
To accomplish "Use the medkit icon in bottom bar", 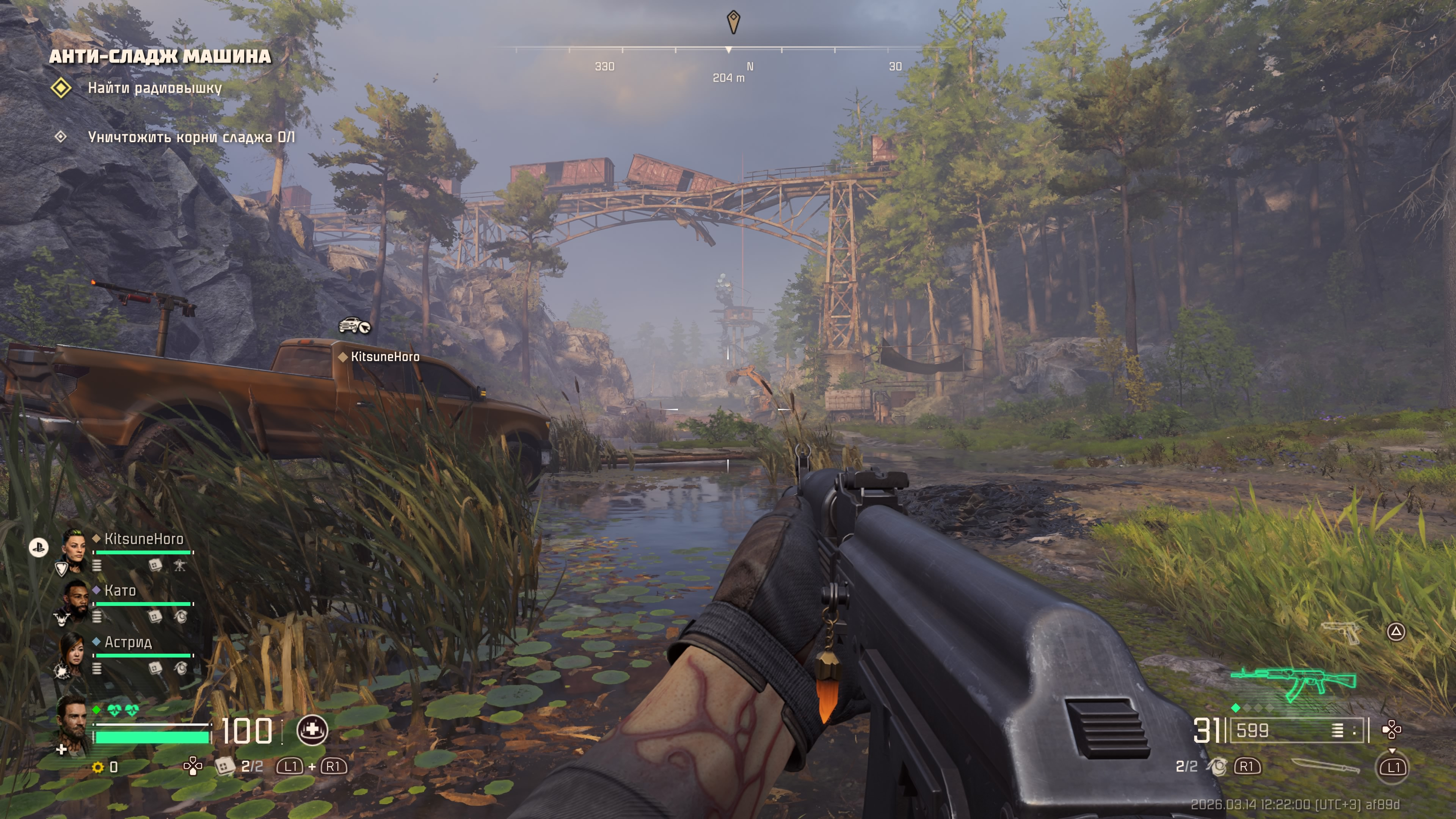I will [224, 766].
